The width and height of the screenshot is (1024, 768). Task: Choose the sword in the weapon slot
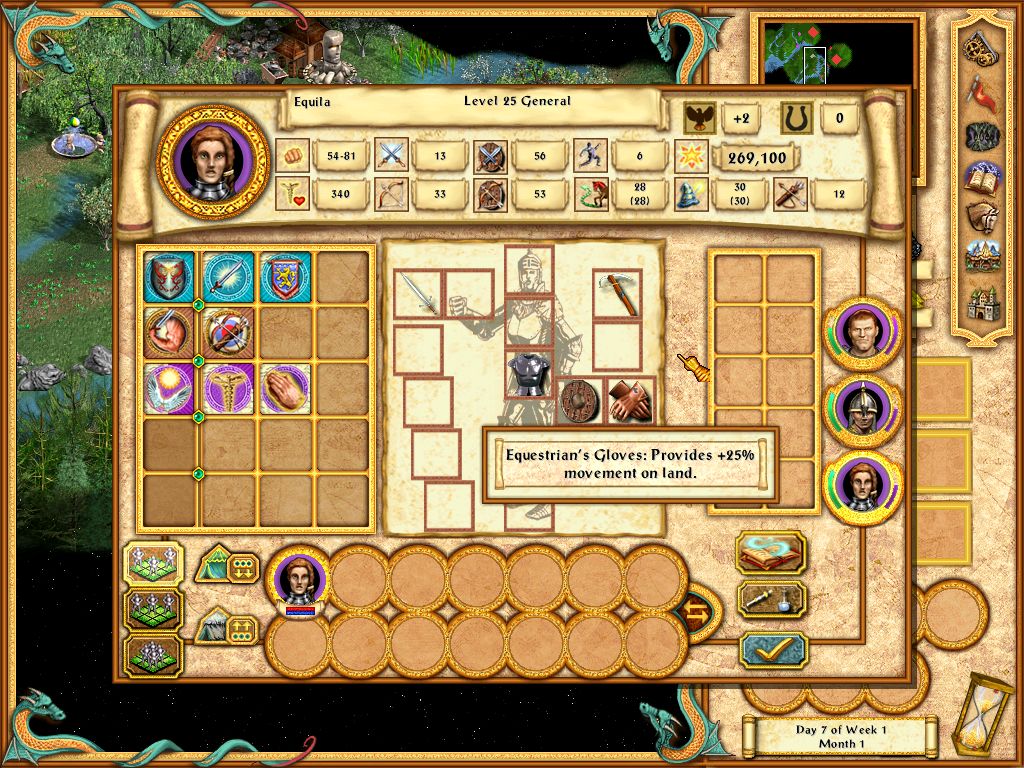[x=417, y=294]
